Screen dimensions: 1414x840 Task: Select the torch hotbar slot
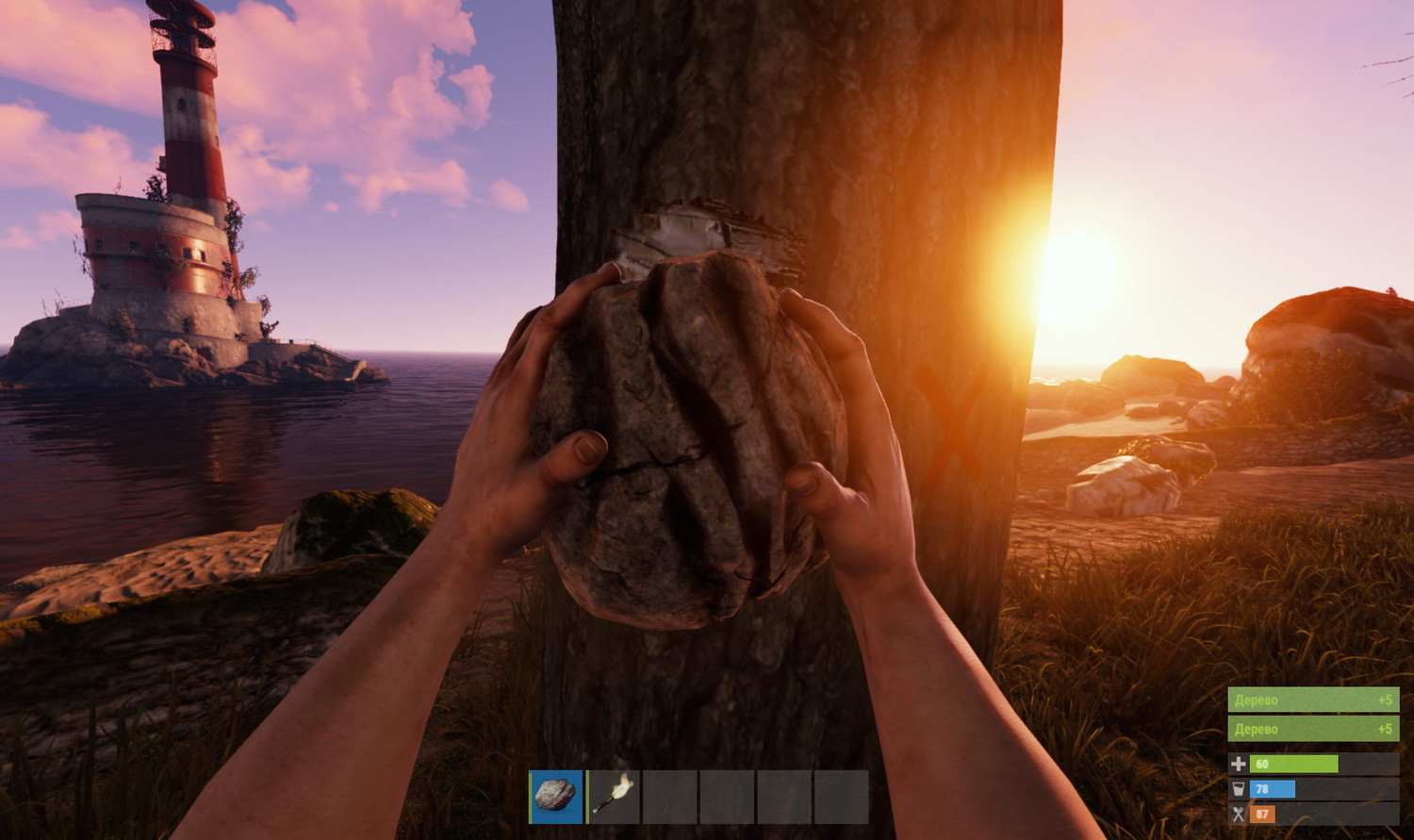point(614,797)
